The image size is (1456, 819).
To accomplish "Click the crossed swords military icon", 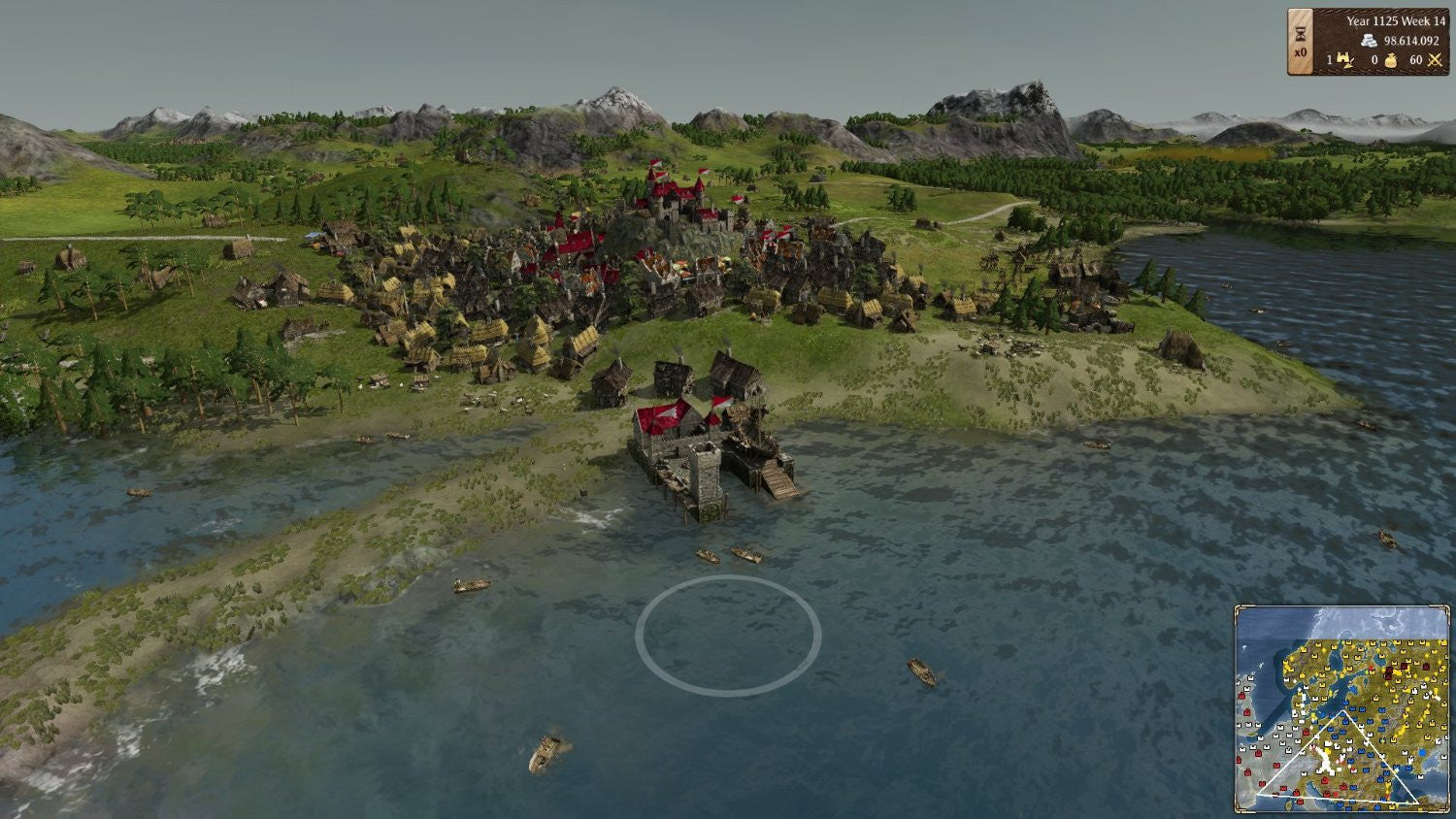I will (1434, 59).
